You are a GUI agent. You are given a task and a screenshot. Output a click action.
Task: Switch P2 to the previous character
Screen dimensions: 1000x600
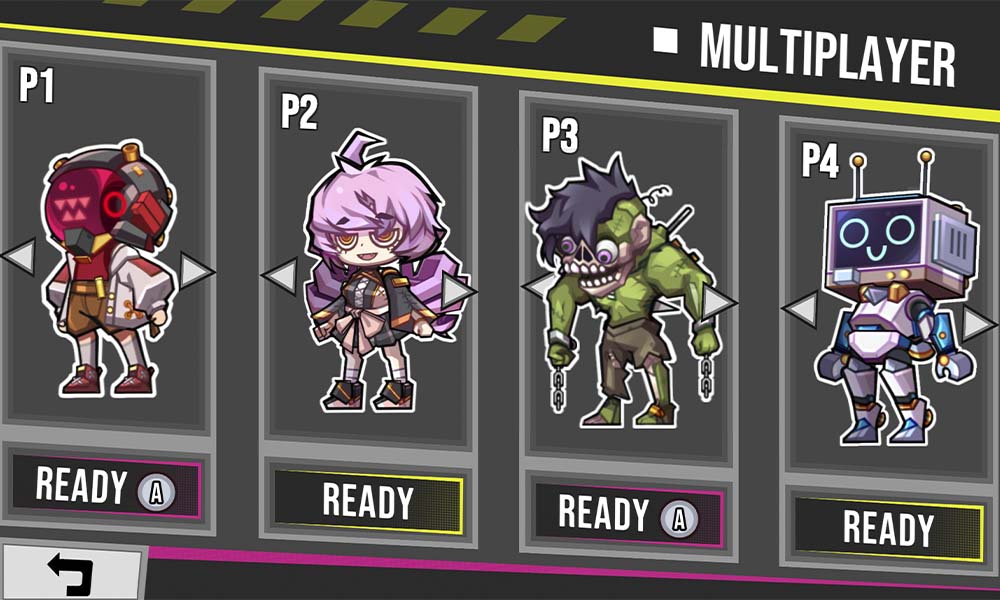pos(278,274)
